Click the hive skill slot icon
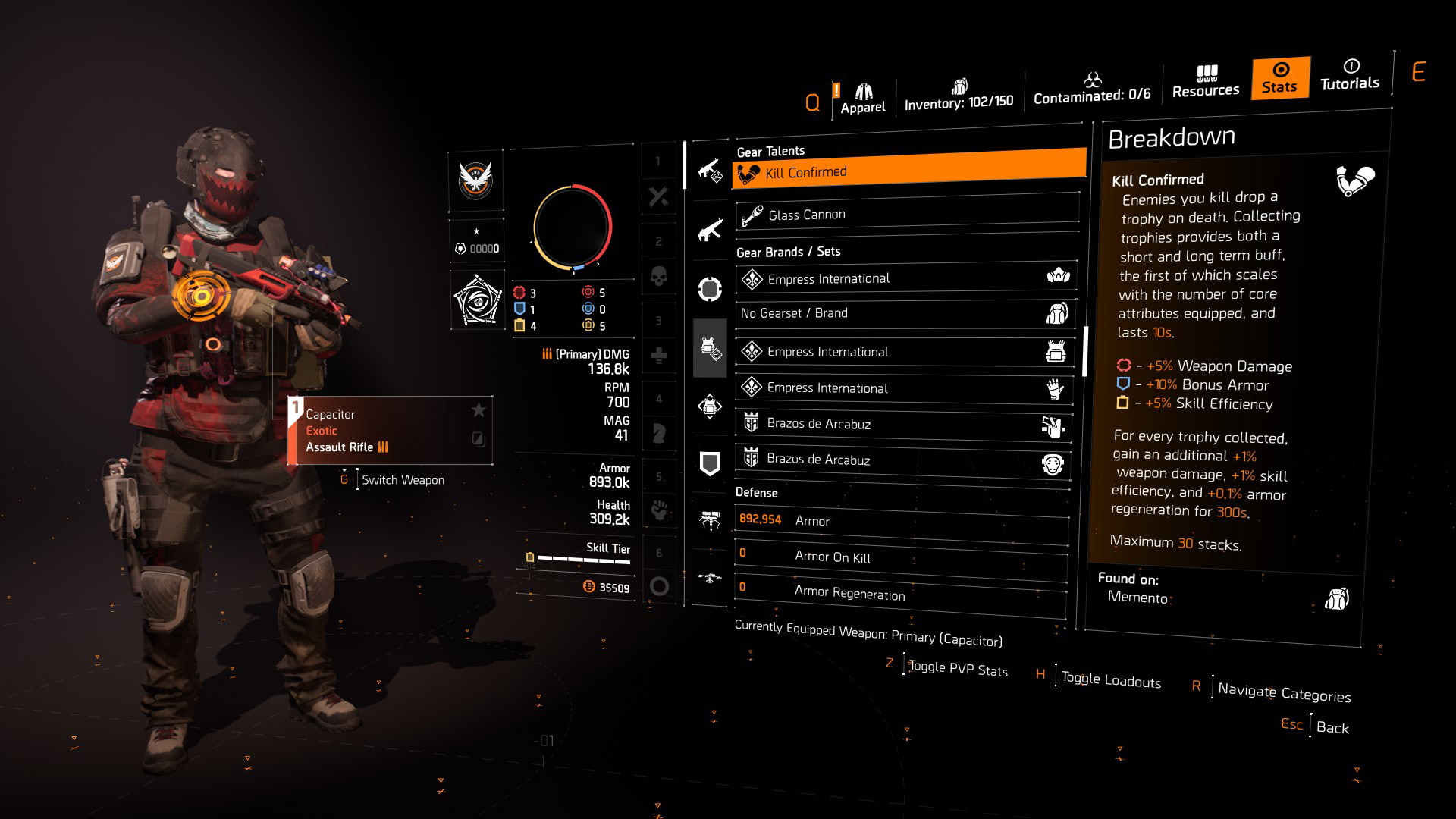1456x819 pixels. click(x=709, y=519)
